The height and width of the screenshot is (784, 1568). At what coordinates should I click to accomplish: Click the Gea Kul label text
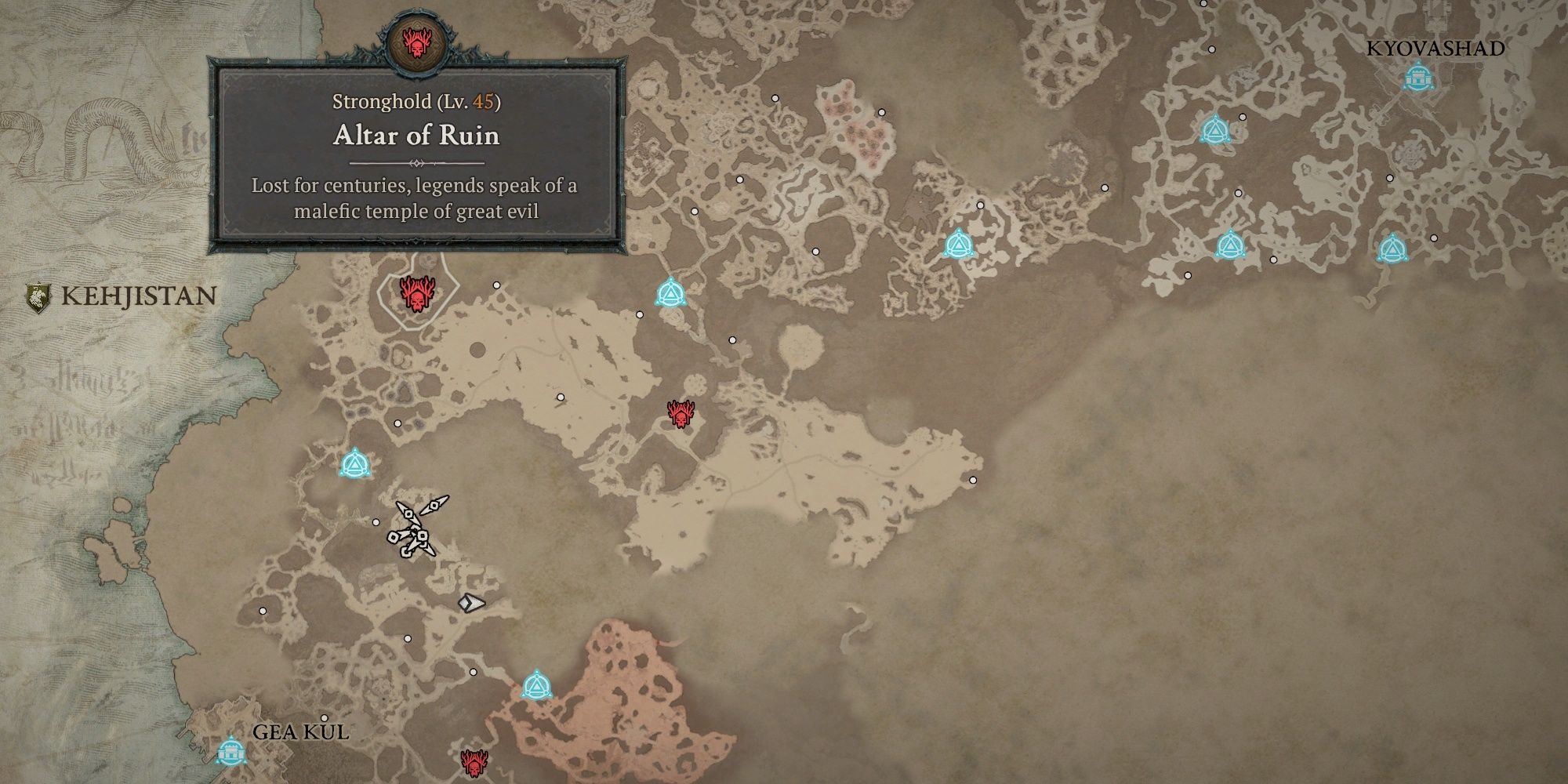point(302,732)
